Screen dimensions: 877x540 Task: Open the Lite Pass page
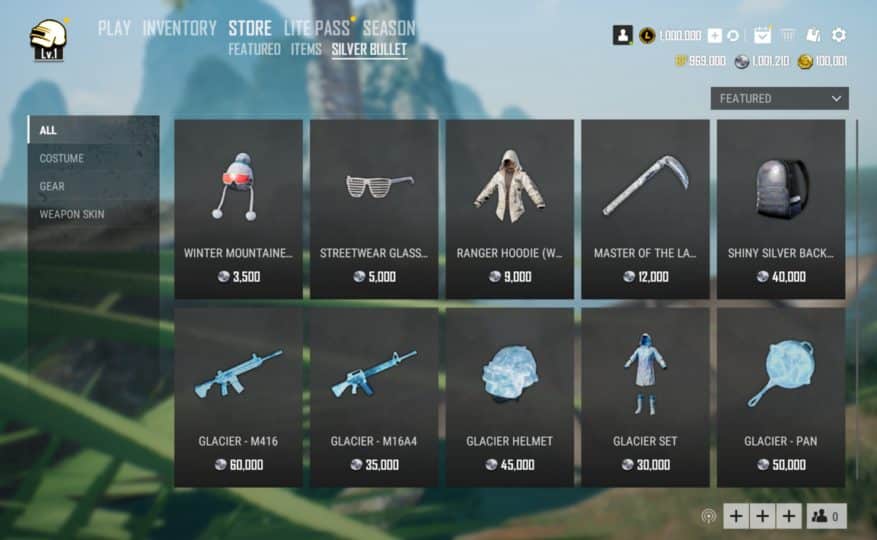(316, 28)
